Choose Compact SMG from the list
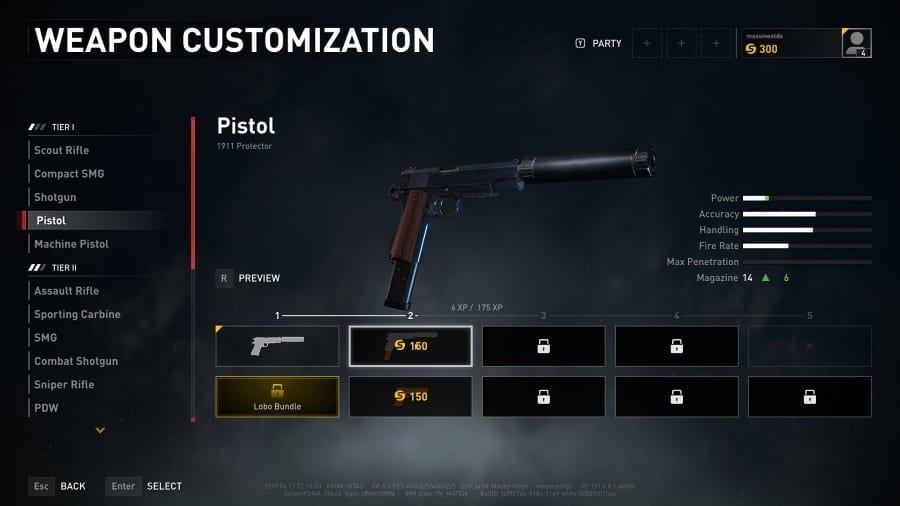900x506 pixels. [69, 174]
